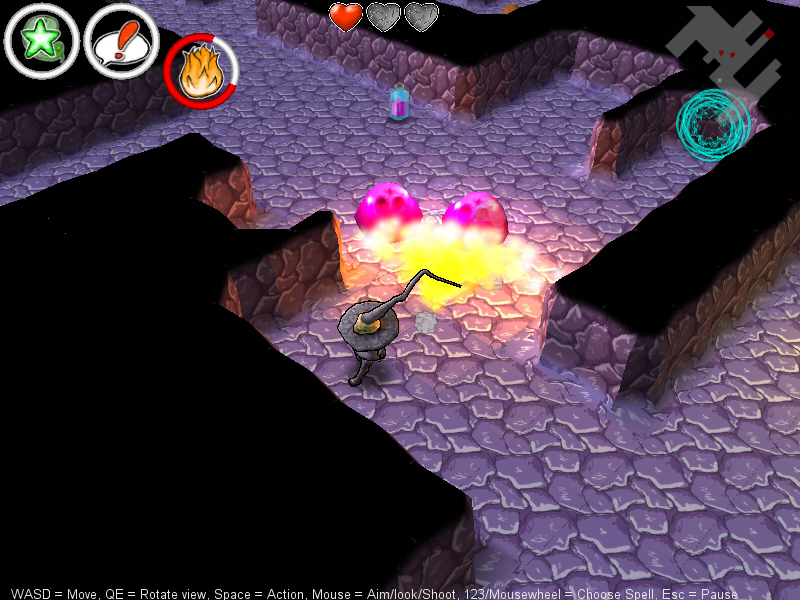
Task: Open the dungeon minimap
Action: click(725, 48)
